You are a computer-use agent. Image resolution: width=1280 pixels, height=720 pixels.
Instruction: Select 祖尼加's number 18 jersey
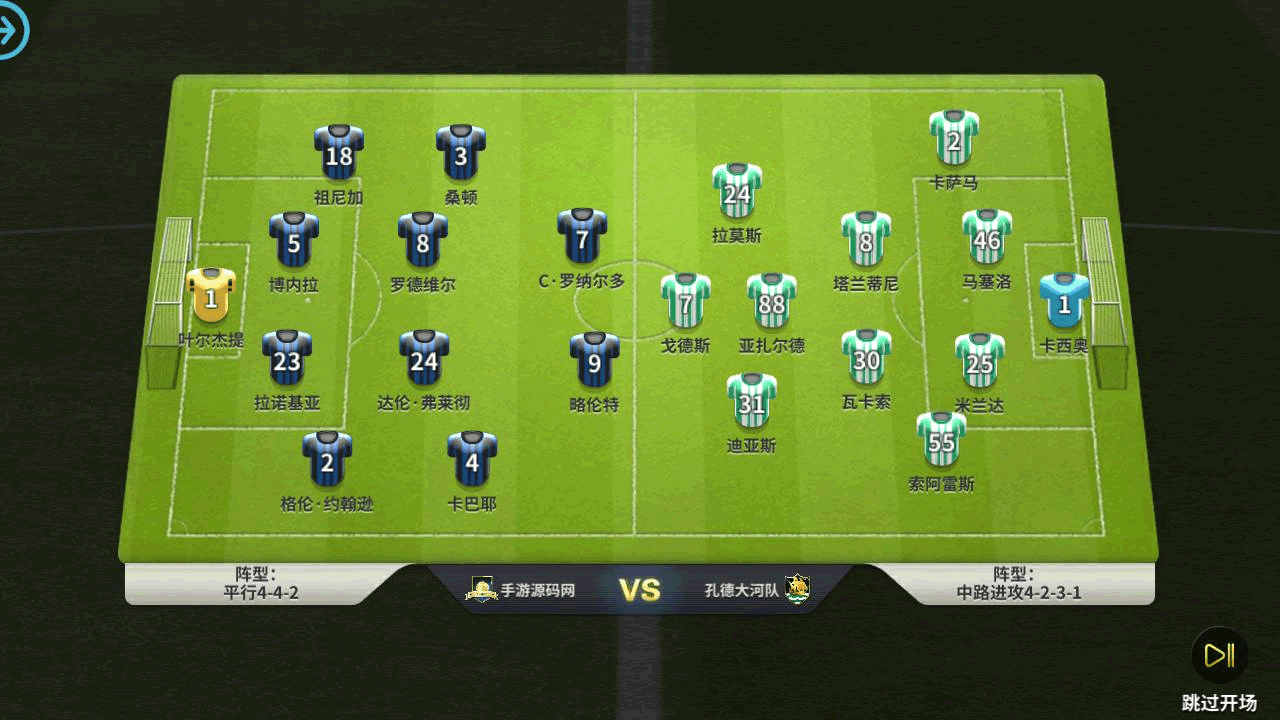click(x=339, y=154)
